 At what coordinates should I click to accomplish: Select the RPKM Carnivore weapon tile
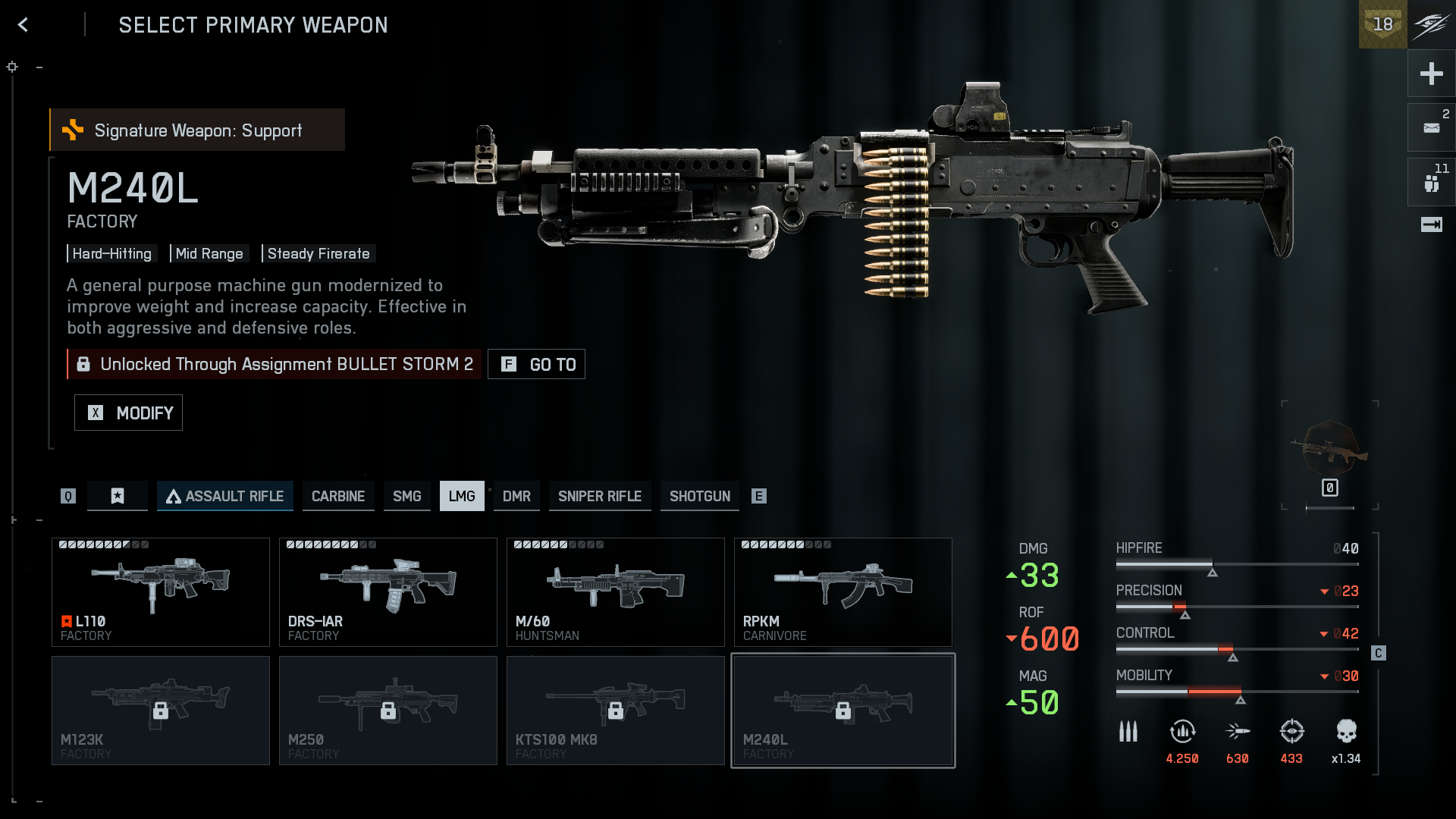pos(843,591)
